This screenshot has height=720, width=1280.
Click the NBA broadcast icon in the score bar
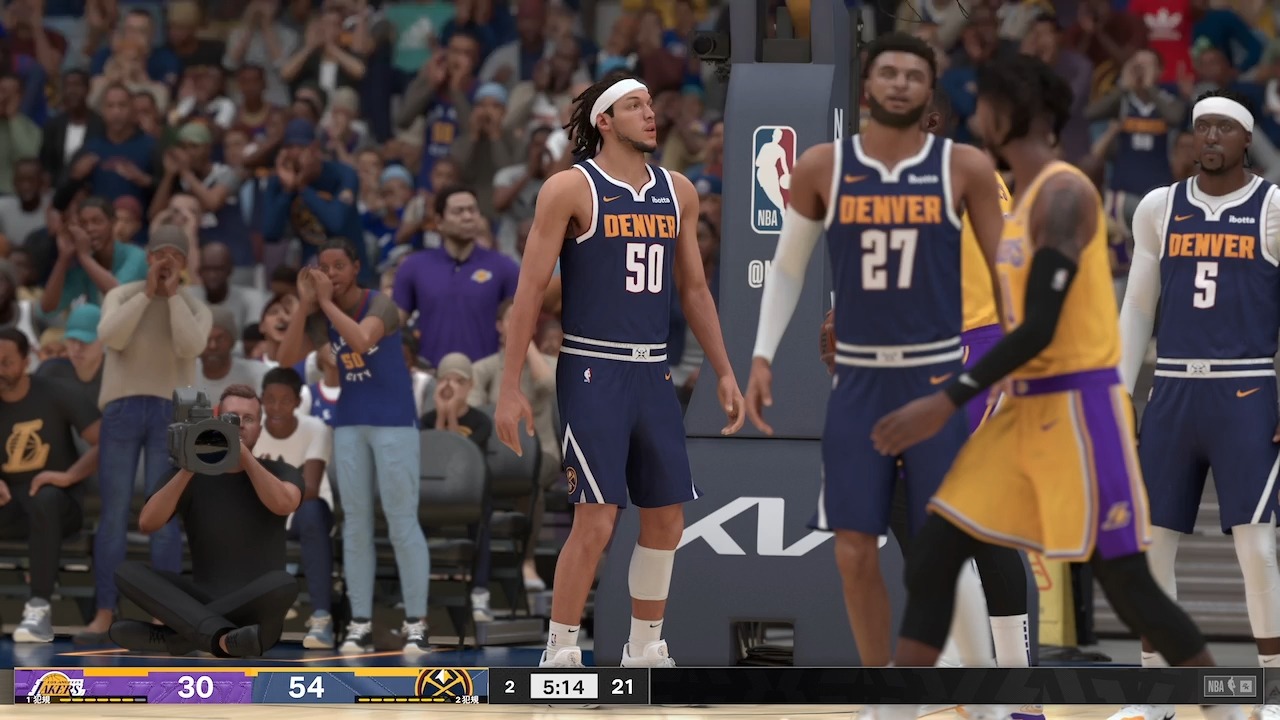(x=1229, y=686)
